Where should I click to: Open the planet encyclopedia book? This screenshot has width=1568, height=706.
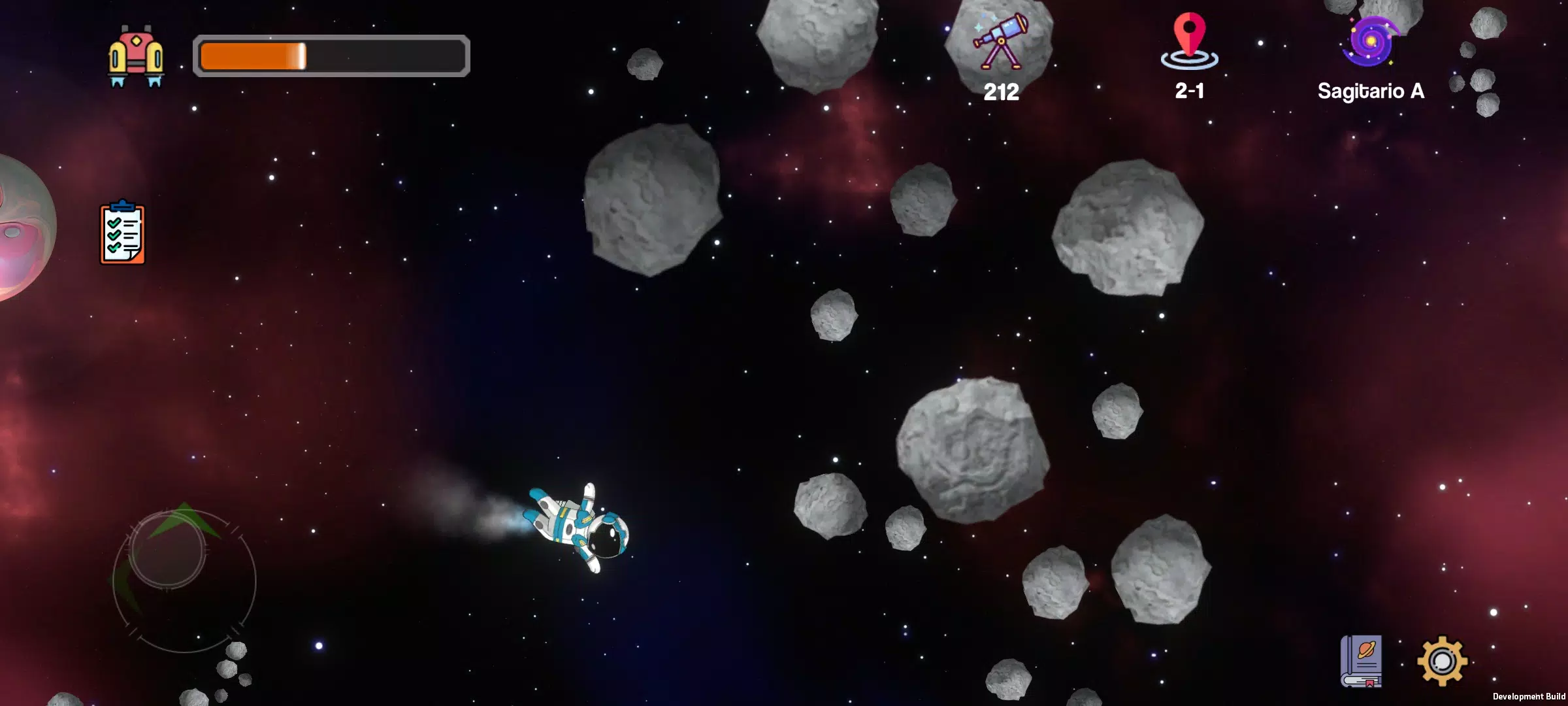[1362, 661]
